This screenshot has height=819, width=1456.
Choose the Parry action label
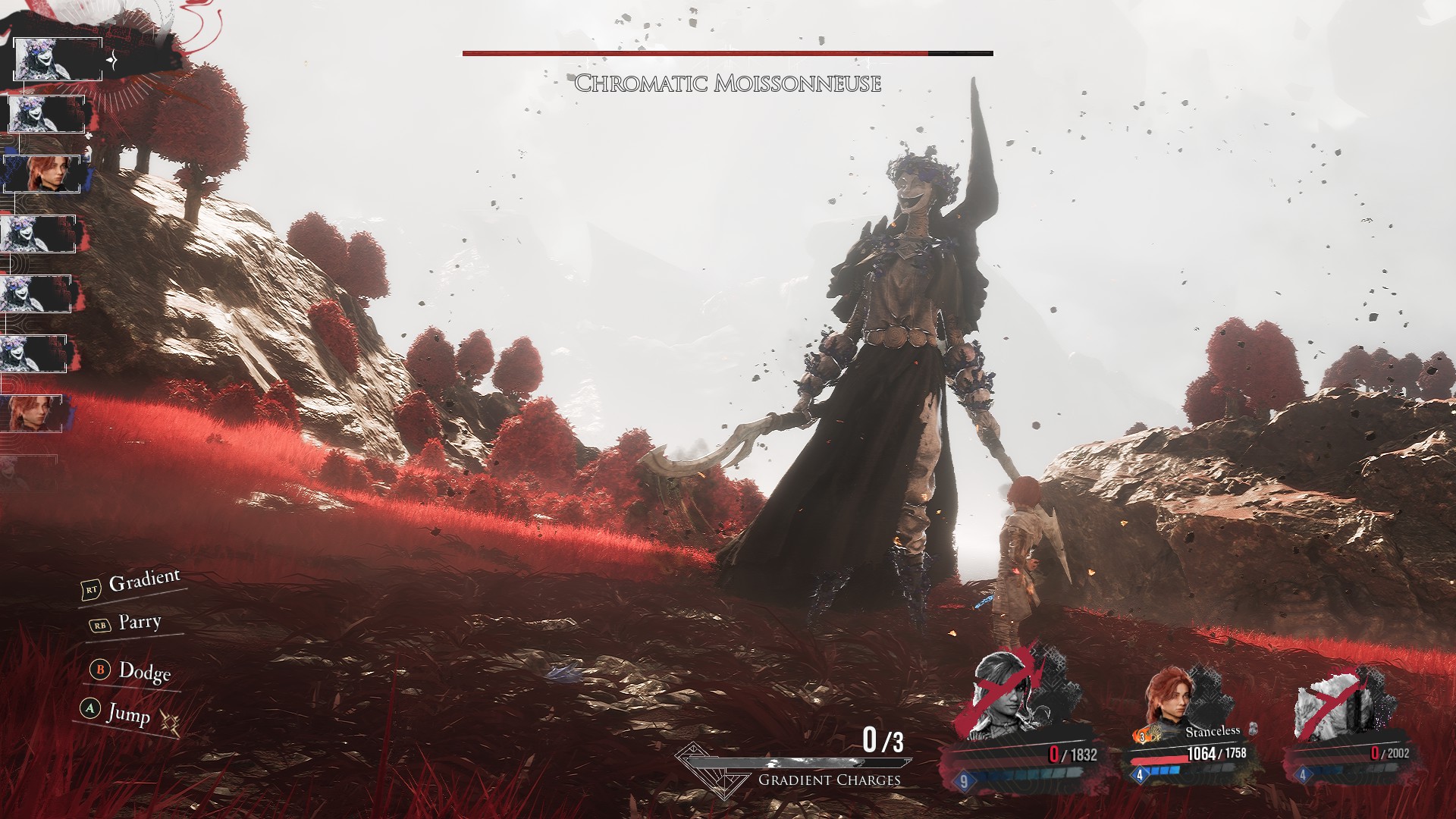click(140, 623)
